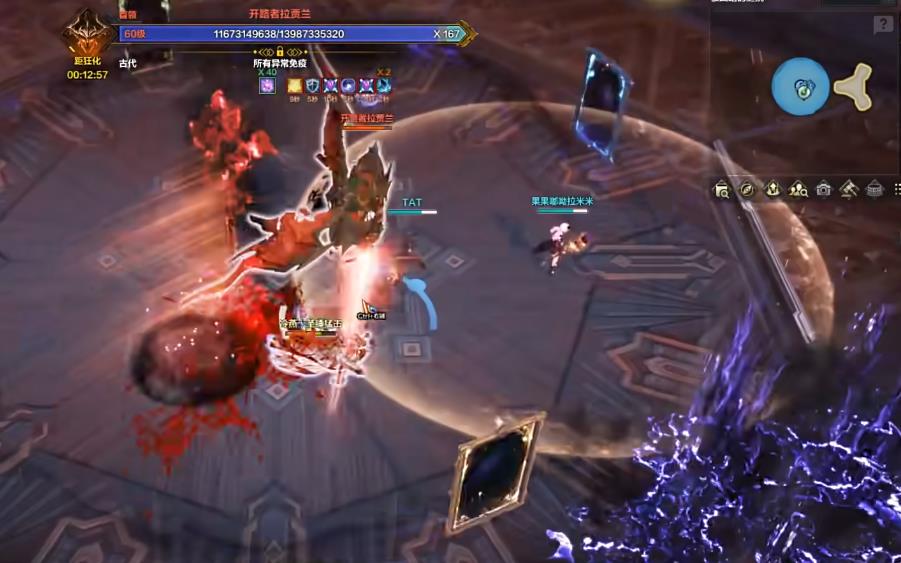The height and width of the screenshot is (563, 901).
Task: Click the blue circular minimap area
Action: [x=800, y=87]
